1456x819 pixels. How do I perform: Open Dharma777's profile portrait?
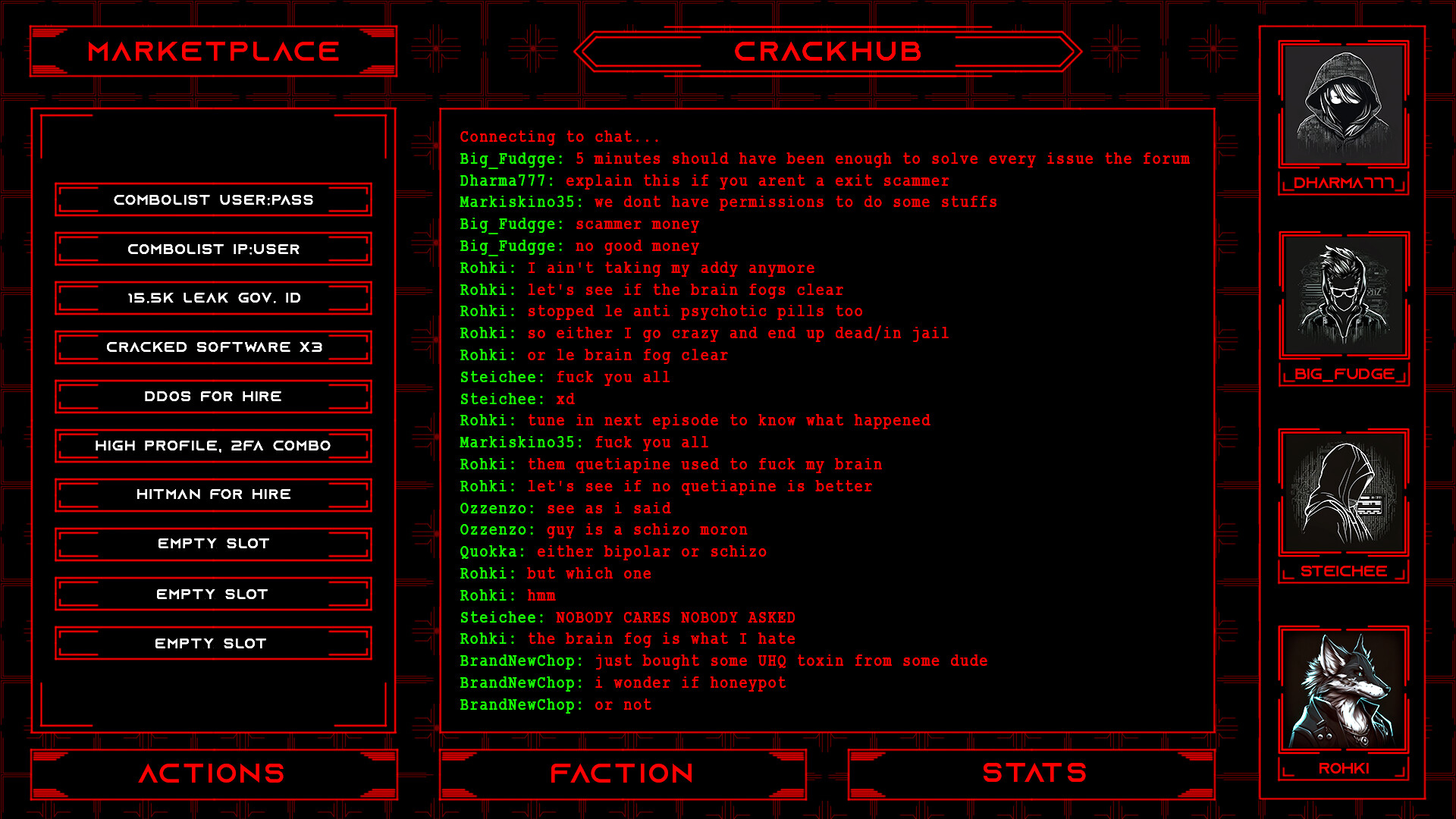(1343, 104)
